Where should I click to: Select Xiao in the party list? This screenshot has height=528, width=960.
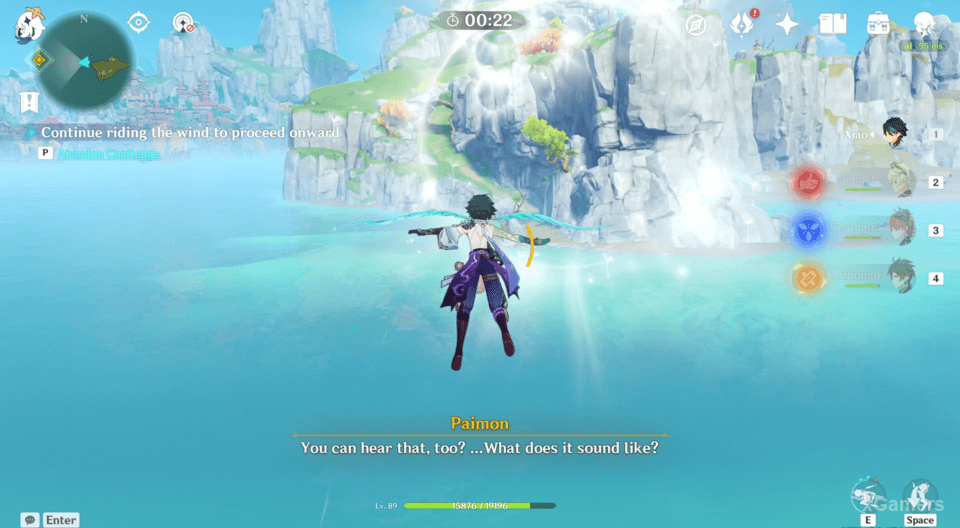[892, 133]
